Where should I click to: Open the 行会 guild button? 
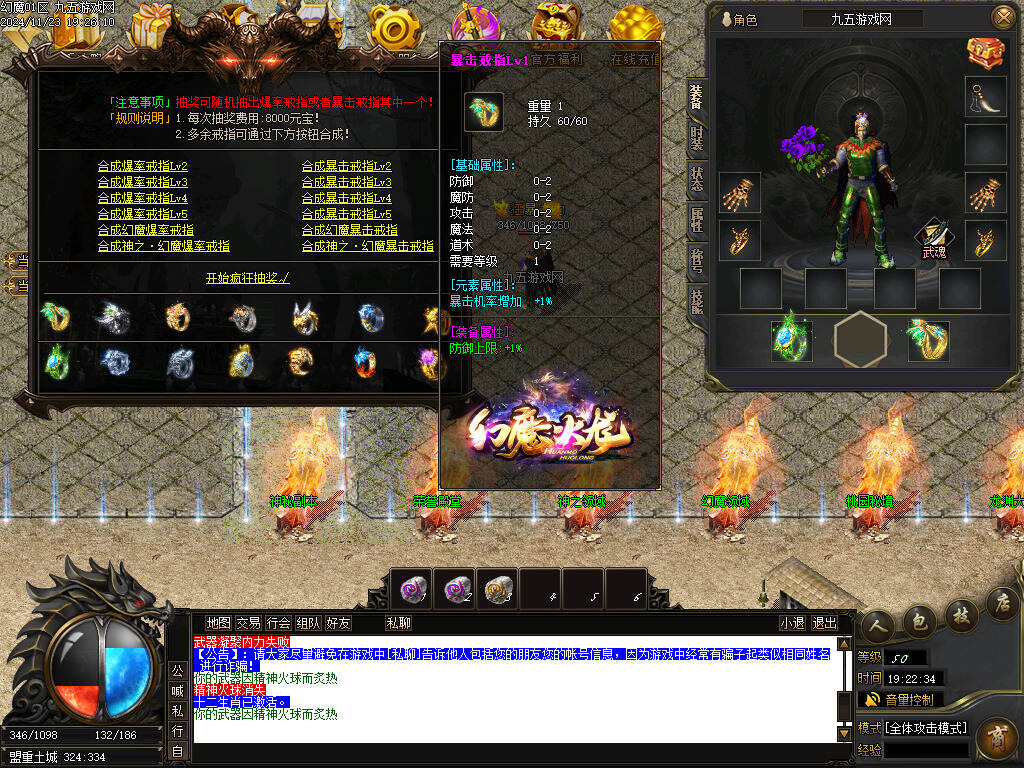[279, 623]
